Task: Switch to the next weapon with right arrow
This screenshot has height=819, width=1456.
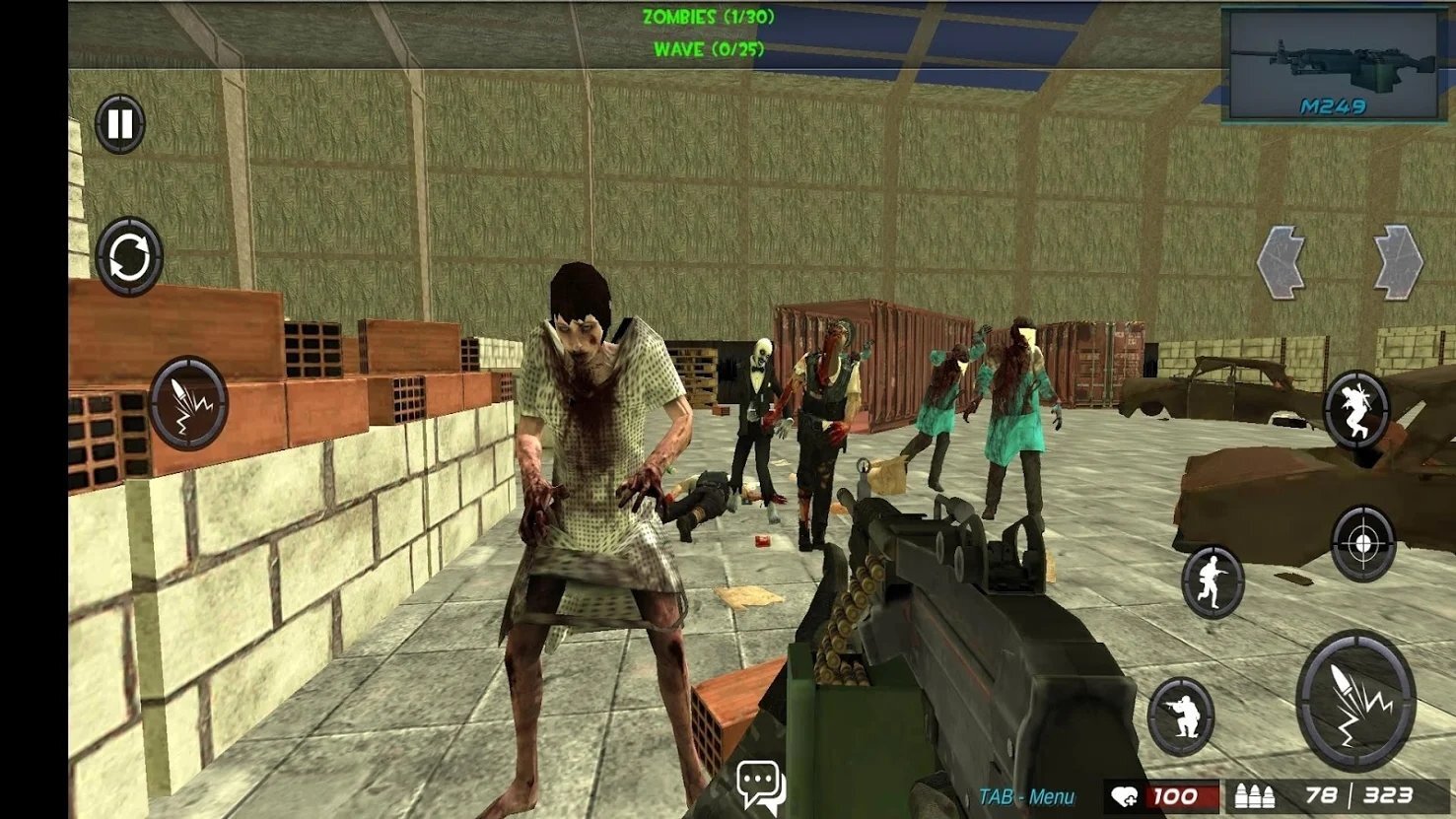Action: click(1399, 262)
